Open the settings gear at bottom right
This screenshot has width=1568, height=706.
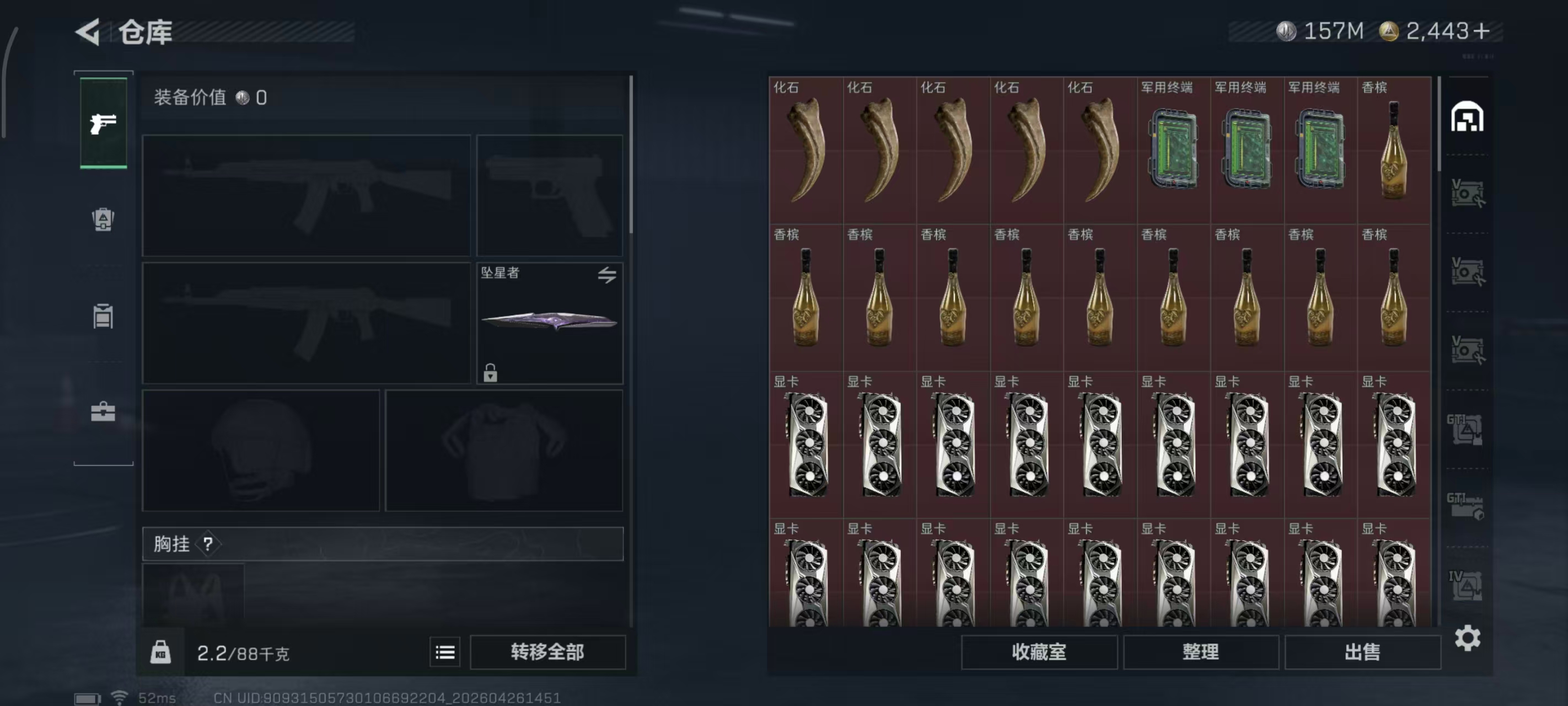1468,638
